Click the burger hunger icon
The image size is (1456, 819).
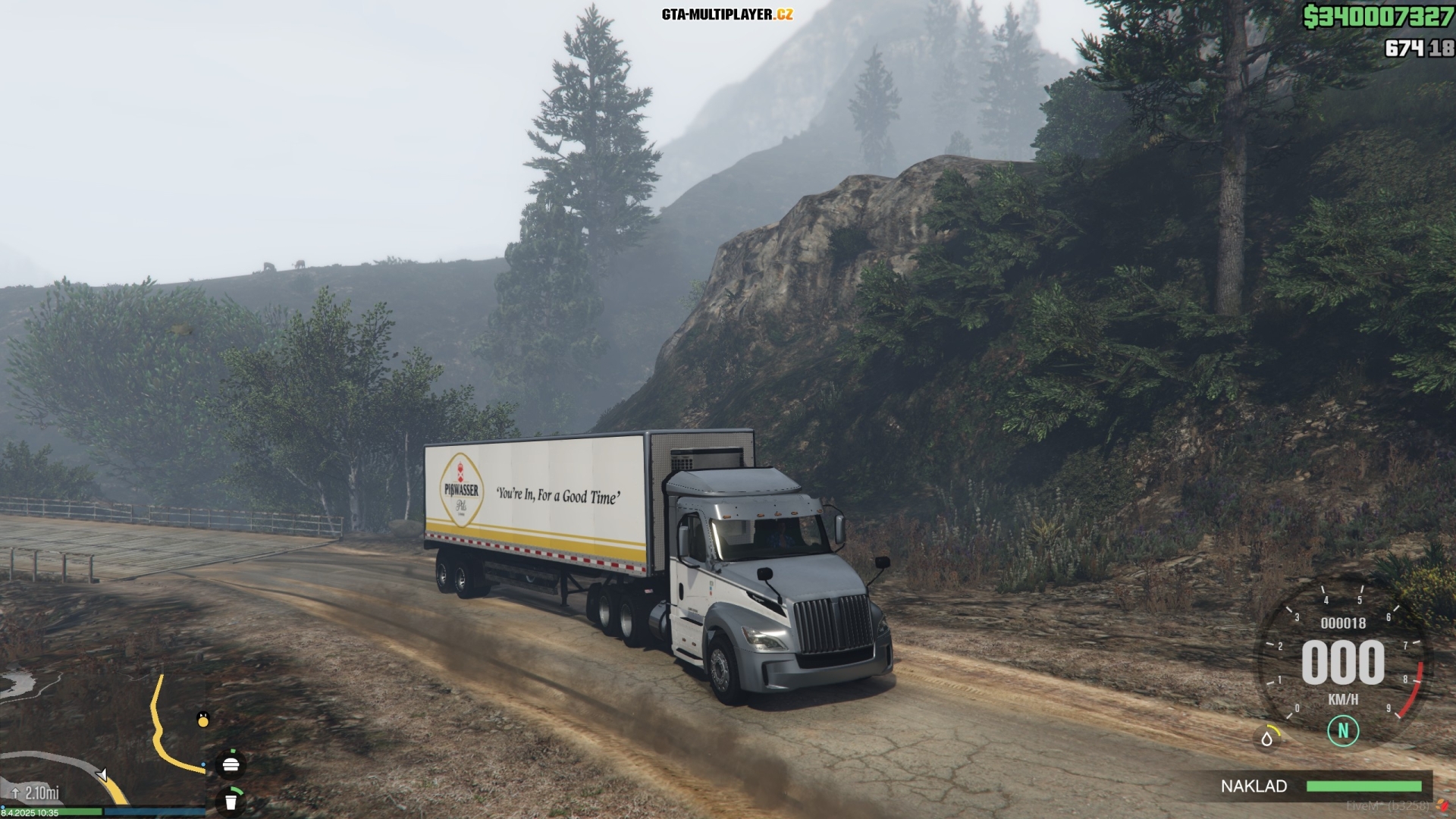[x=231, y=764]
